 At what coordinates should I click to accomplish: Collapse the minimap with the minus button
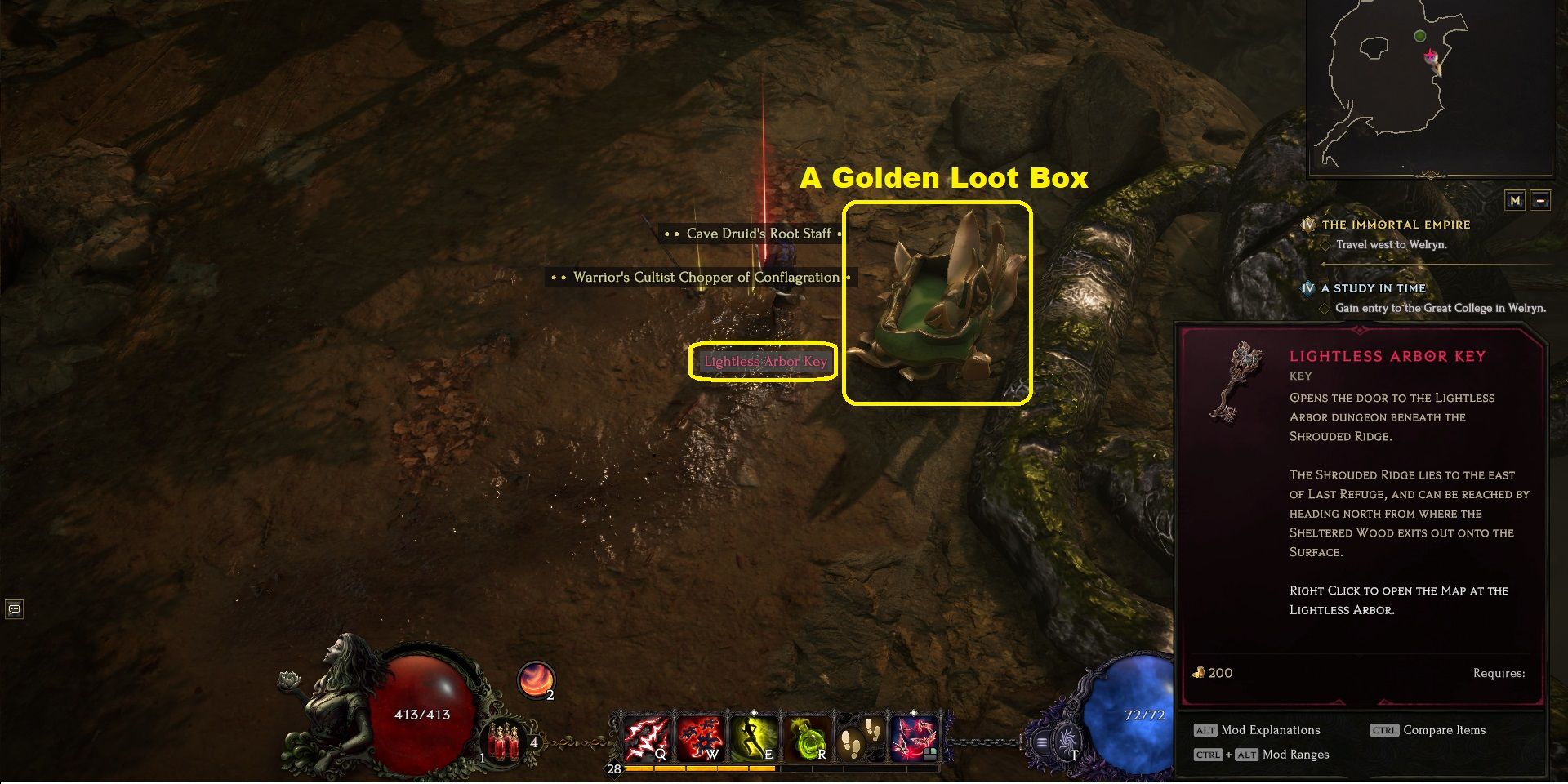1539,198
